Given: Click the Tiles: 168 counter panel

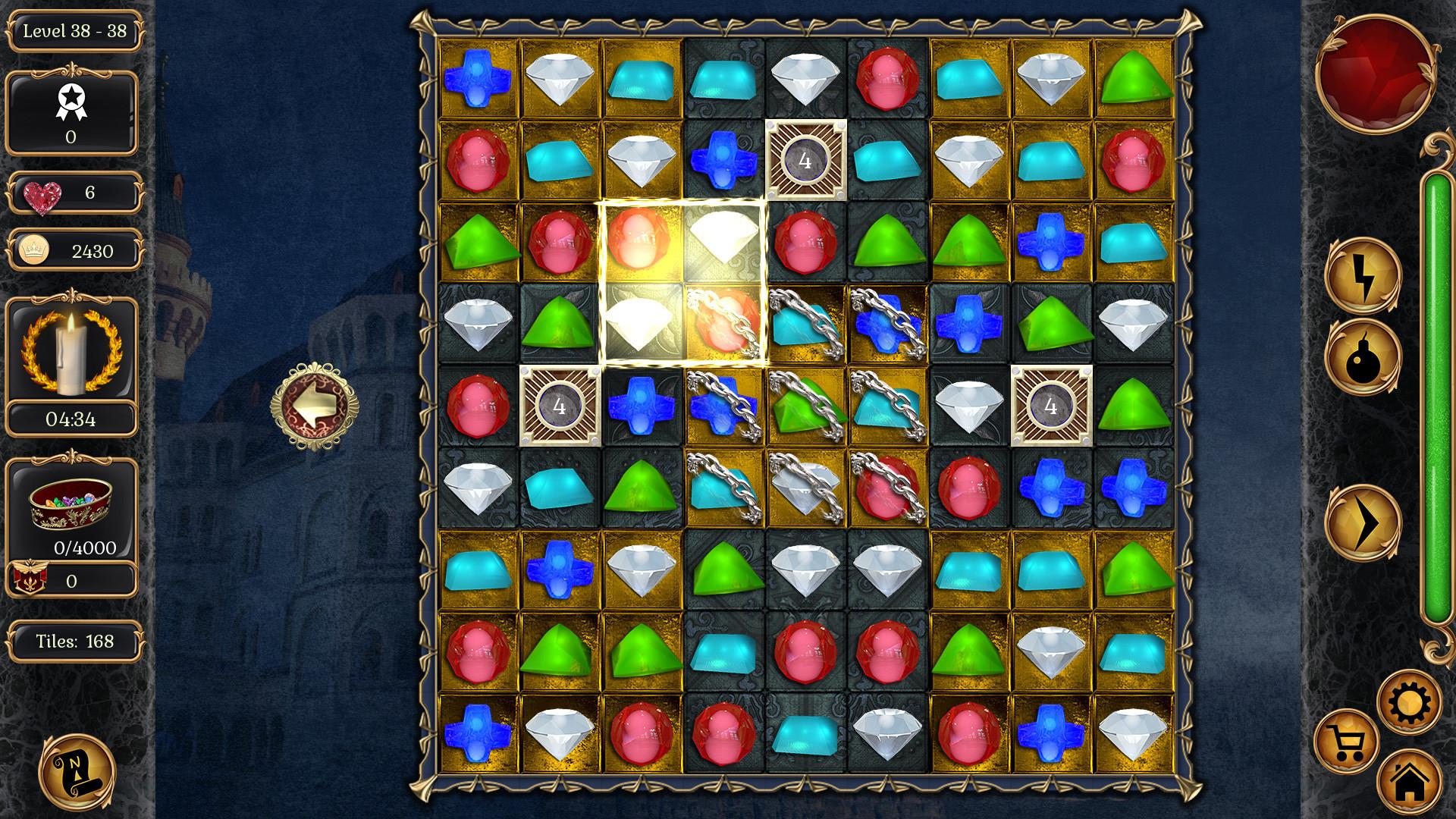Looking at the screenshot, I should 74,641.
